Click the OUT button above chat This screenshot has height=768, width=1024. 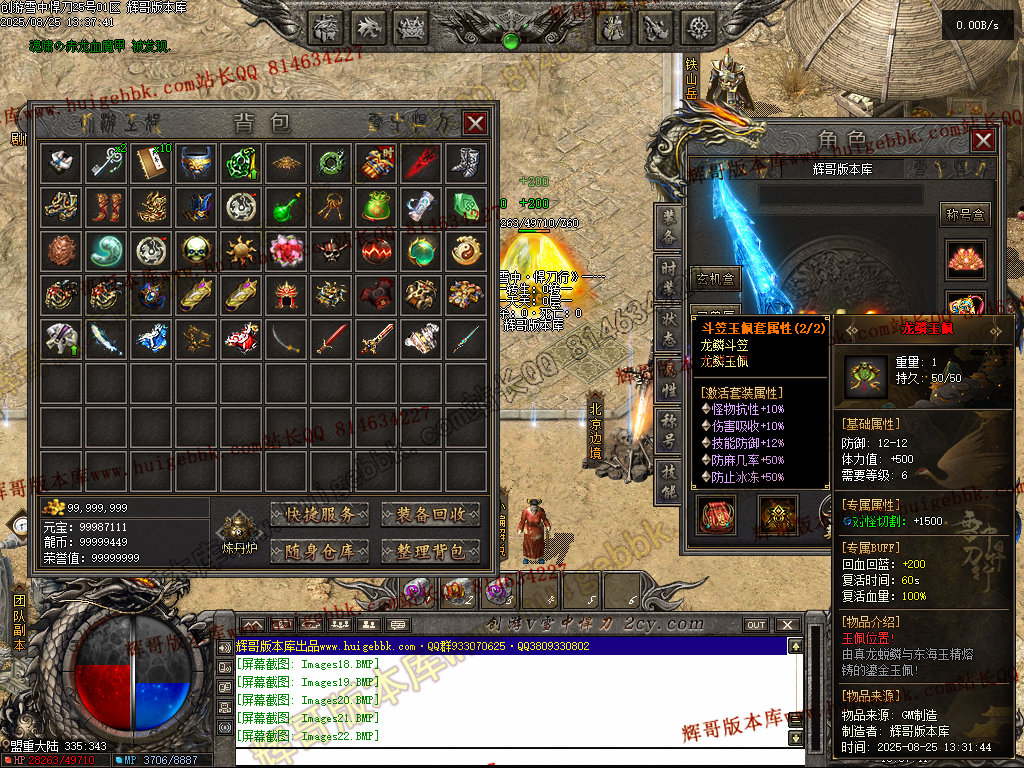(x=756, y=625)
